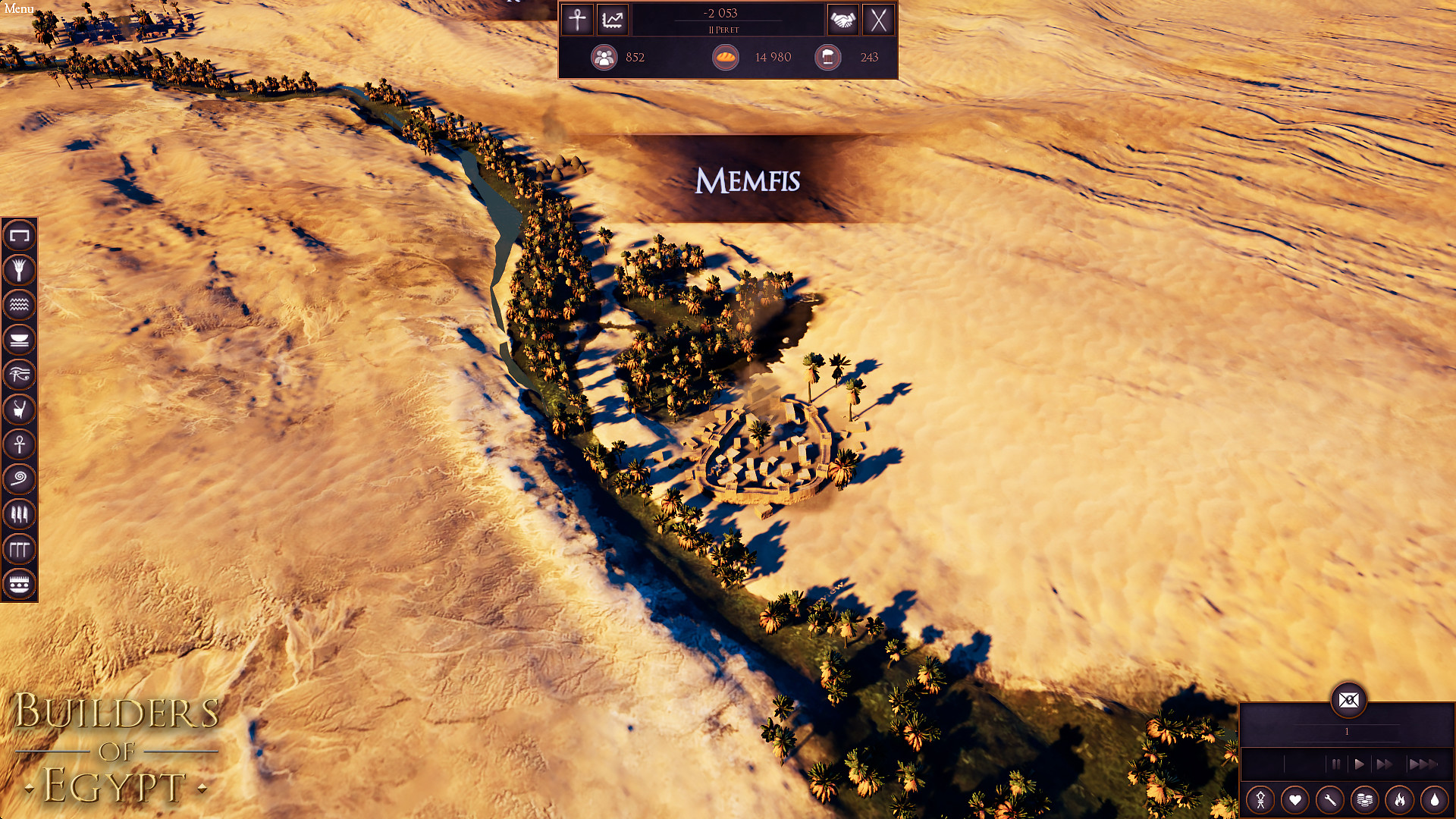The image size is (1456, 819).
Task: Click the bread food supply icon
Action: 726,57
